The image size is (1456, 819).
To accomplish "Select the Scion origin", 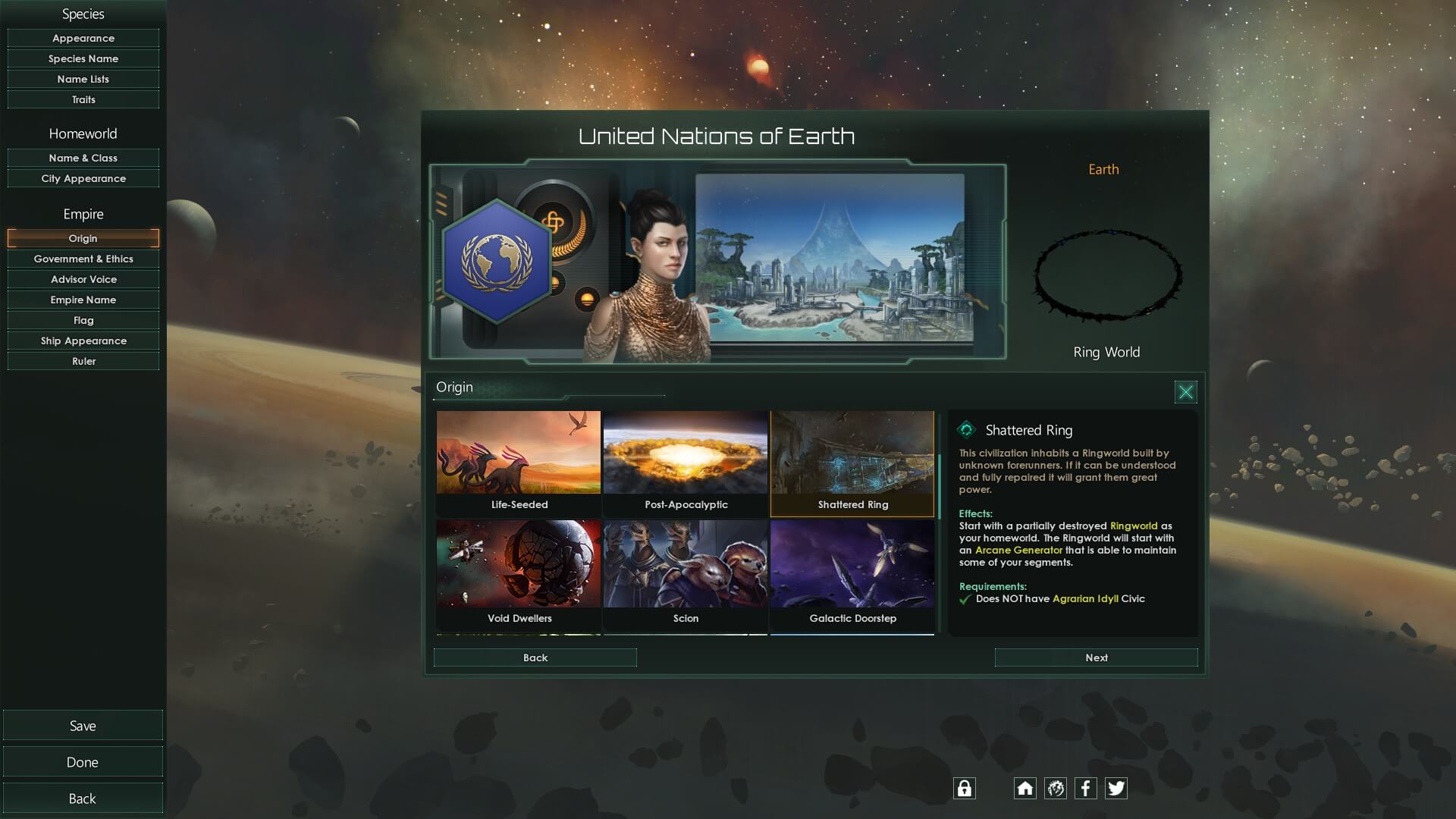I will click(x=686, y=574).
